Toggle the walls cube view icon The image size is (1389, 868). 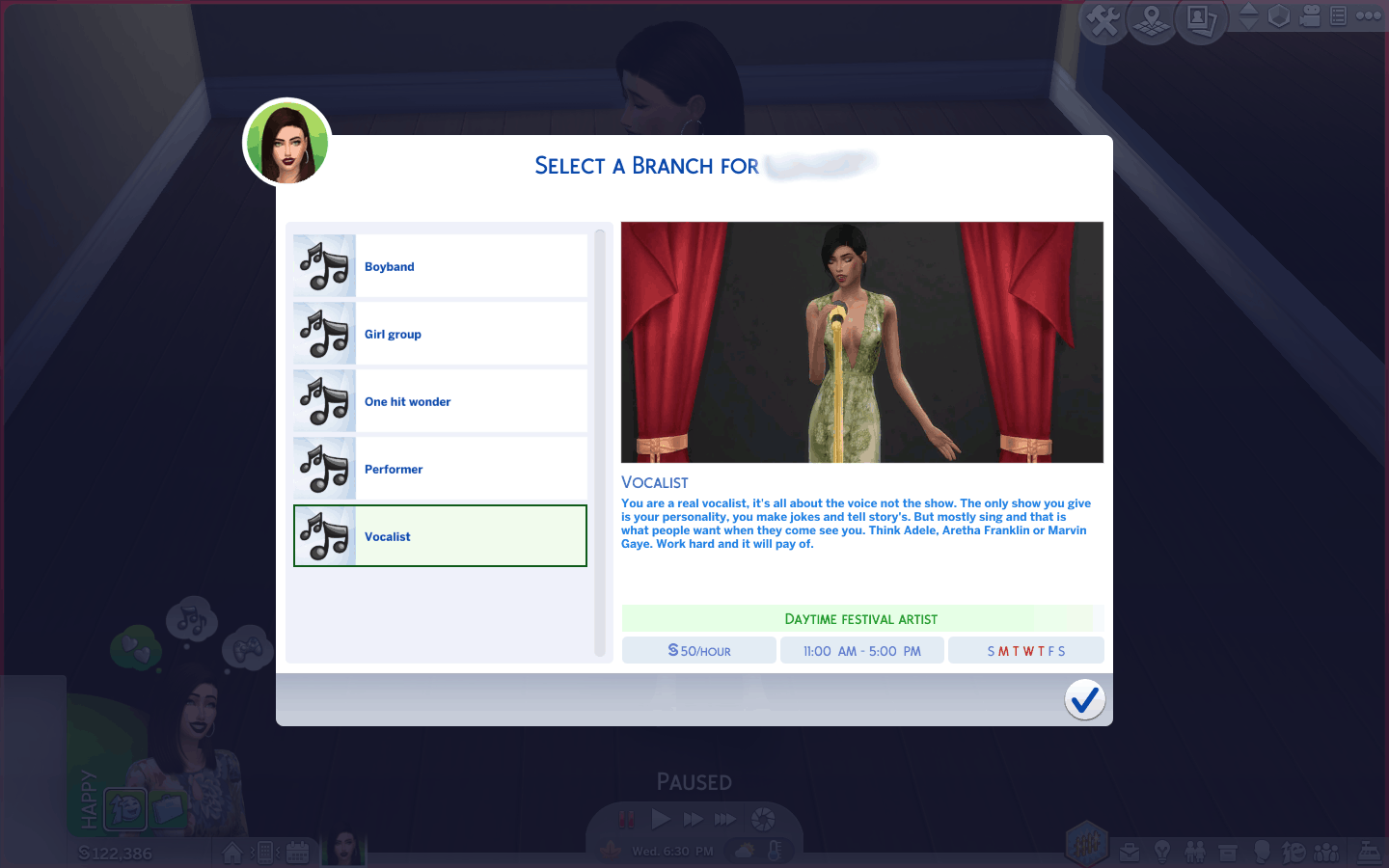(1279, 16)
